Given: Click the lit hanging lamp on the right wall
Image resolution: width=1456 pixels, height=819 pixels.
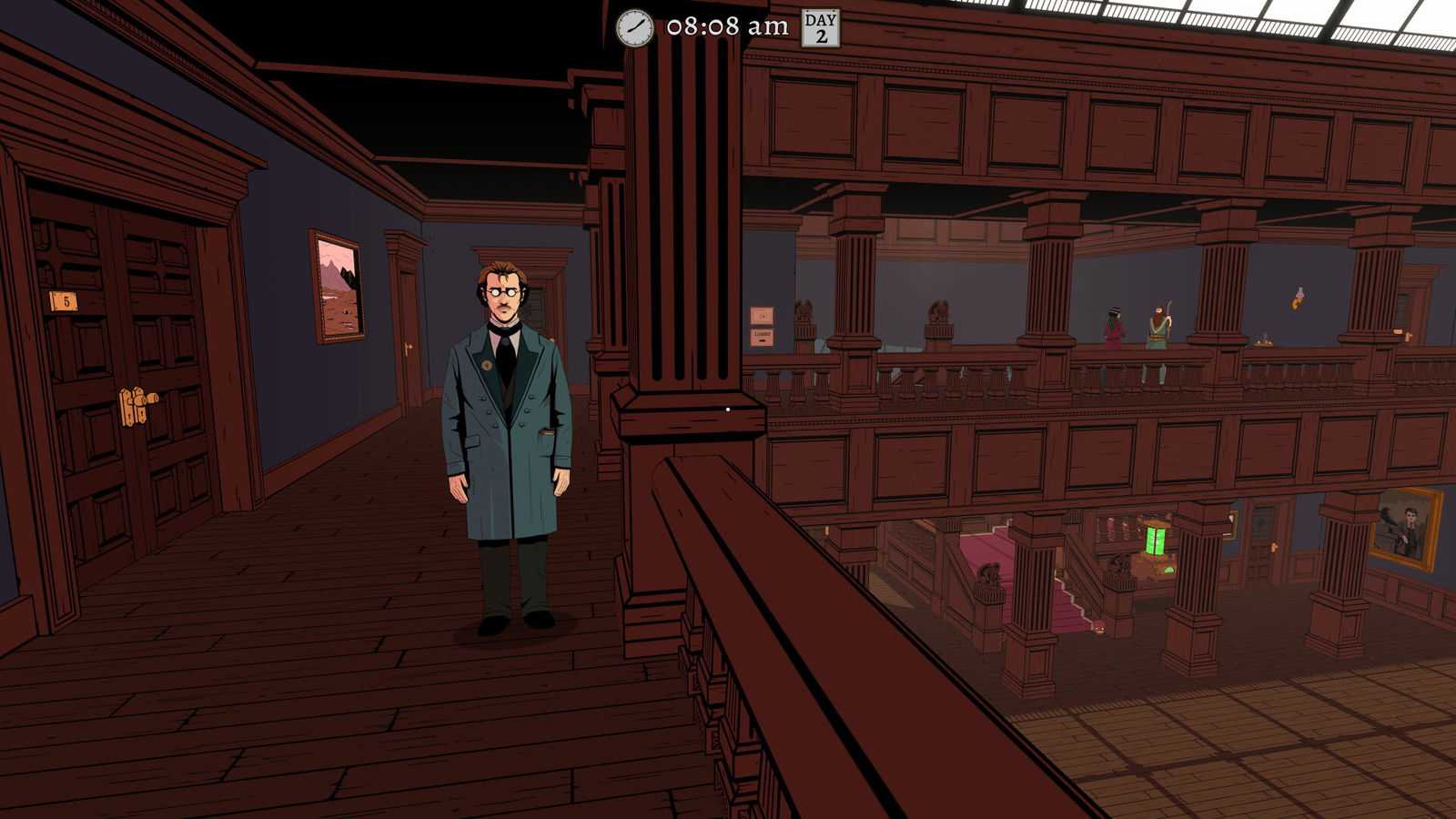Looking at the screenshot, I should pyautogui.click(x=1299, y=296).
